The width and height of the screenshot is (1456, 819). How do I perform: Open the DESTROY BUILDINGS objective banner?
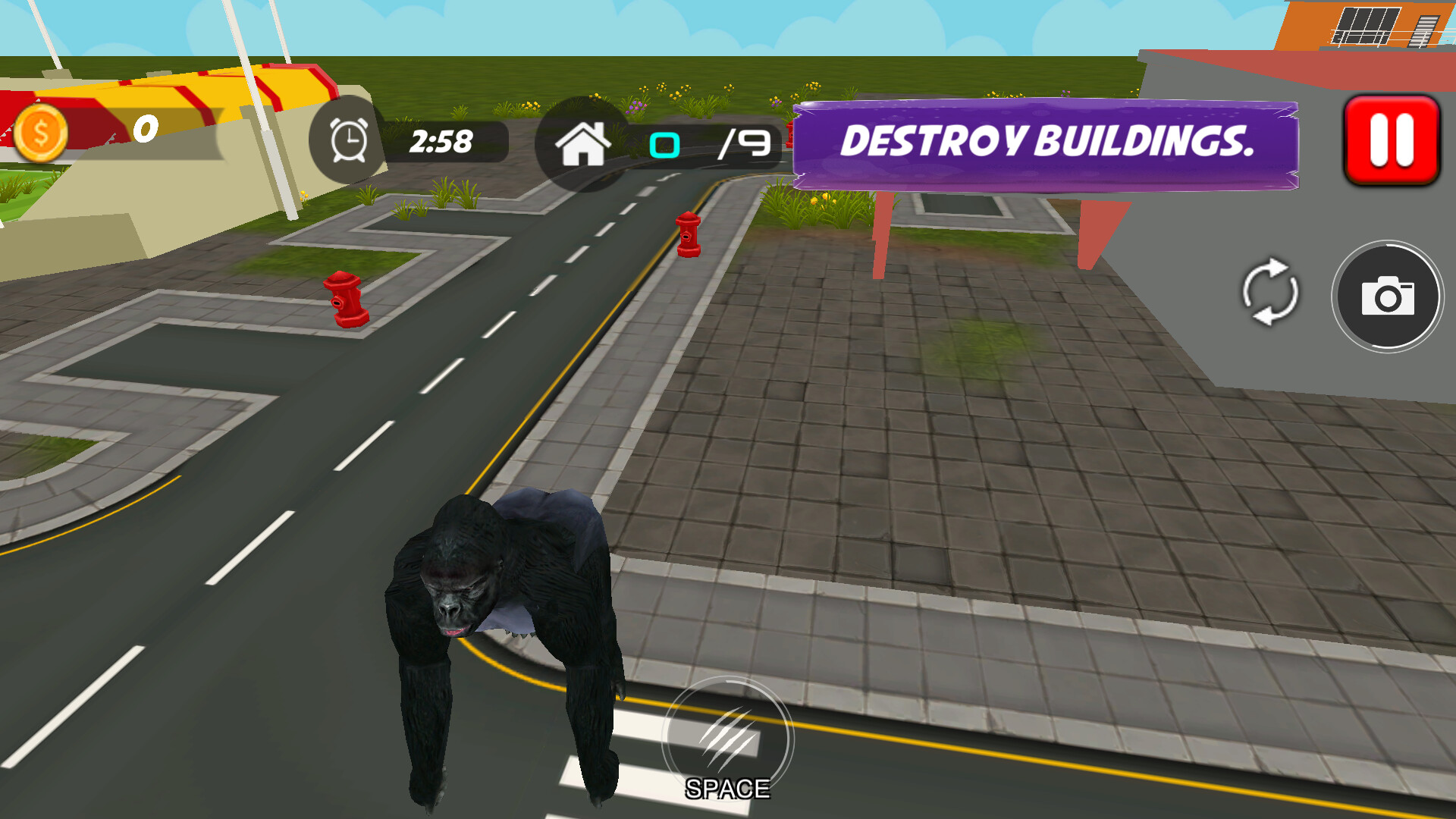coord(1046,140)
